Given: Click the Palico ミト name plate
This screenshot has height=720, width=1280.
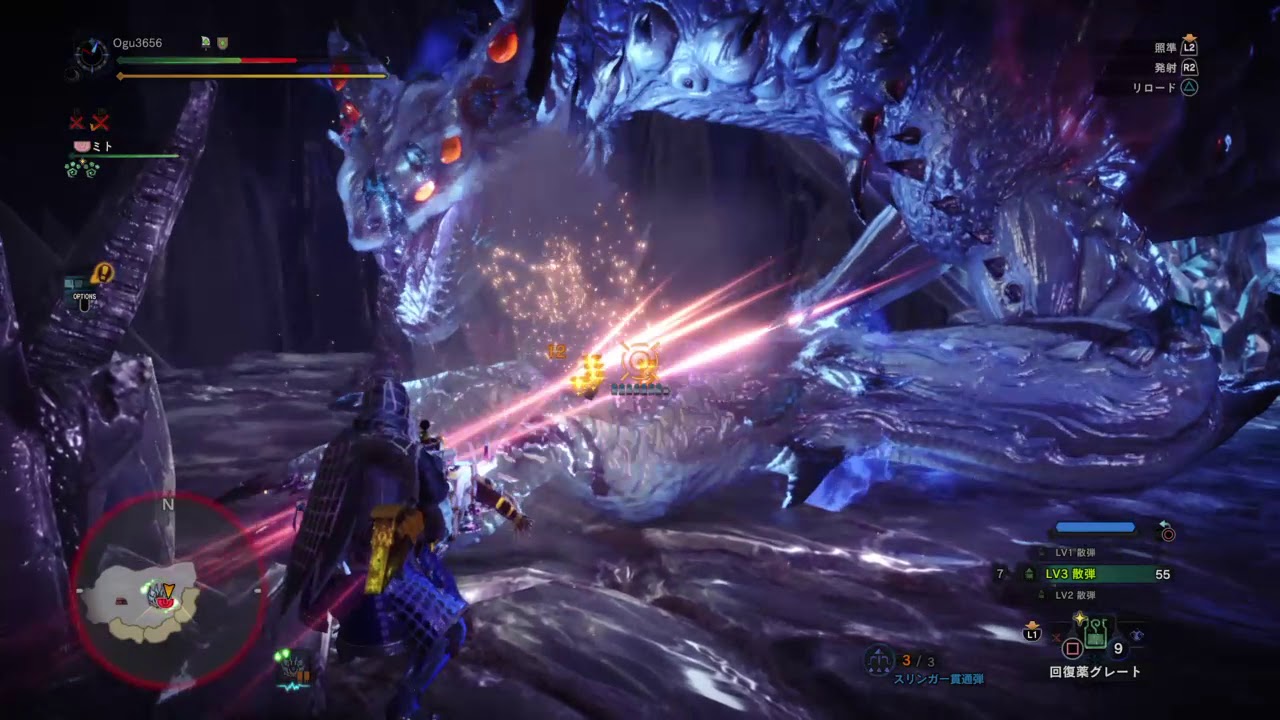Looking at the screenshot, I should click(x=94, y=146).
